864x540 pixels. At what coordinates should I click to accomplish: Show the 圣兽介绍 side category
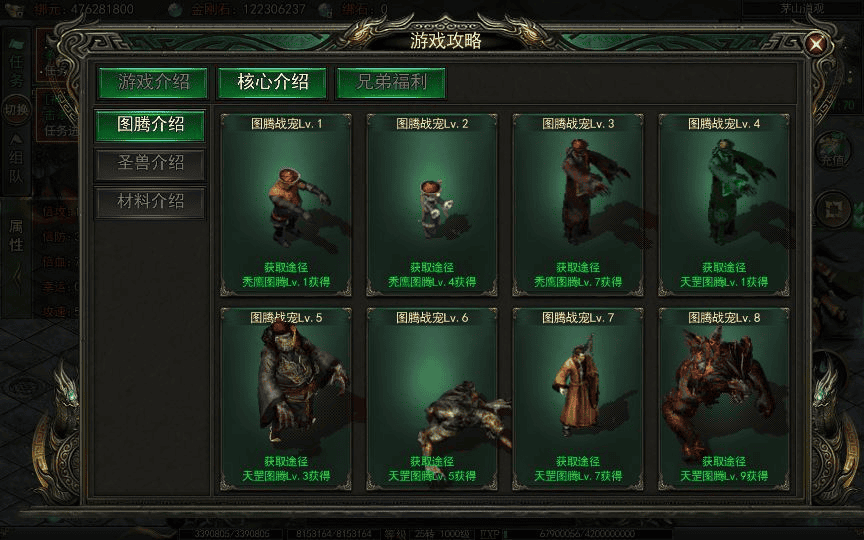[x=151, y=164]
